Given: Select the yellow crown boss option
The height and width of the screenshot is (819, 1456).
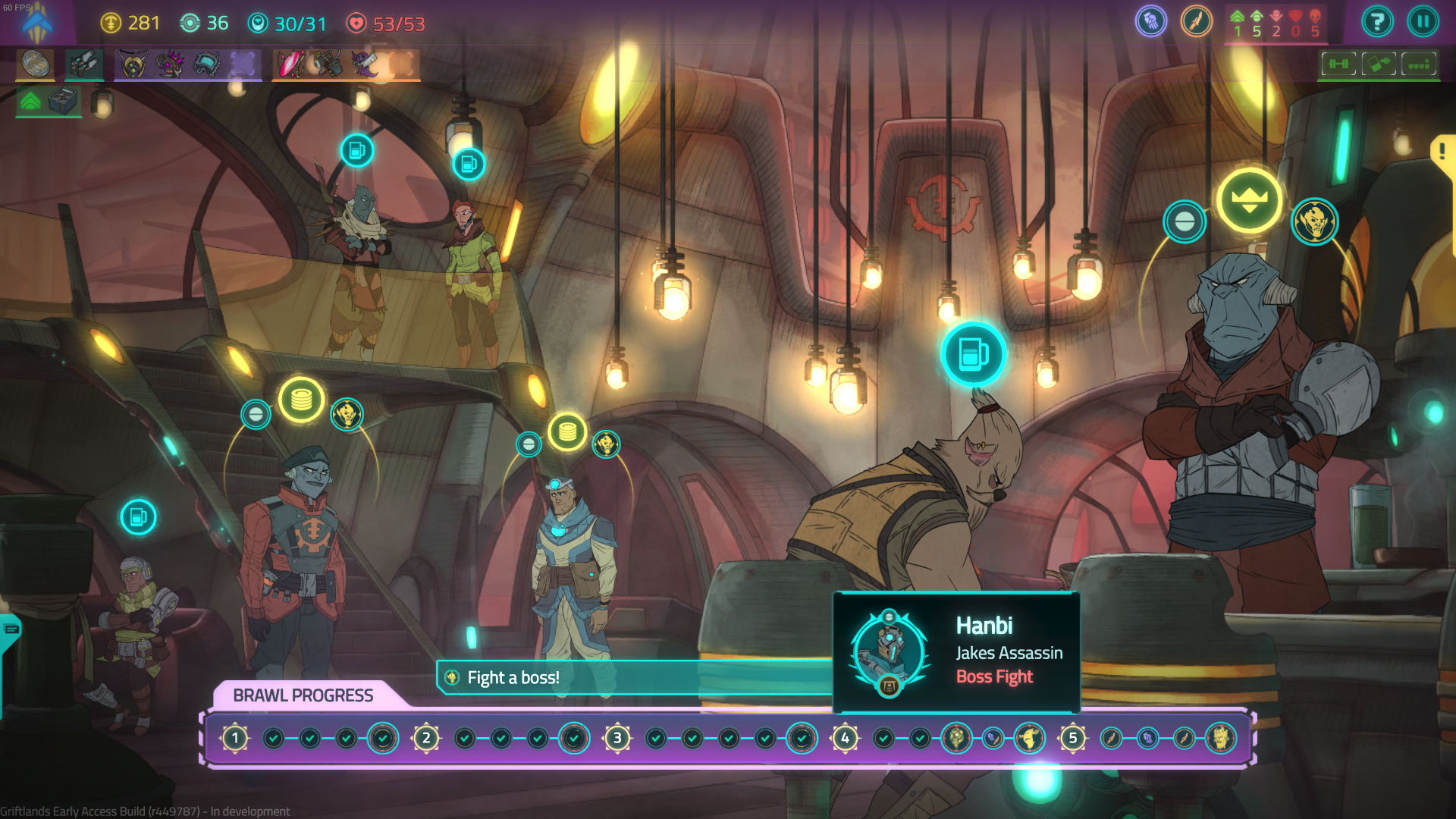Looking at the screenshot, I should (1249, 200).
